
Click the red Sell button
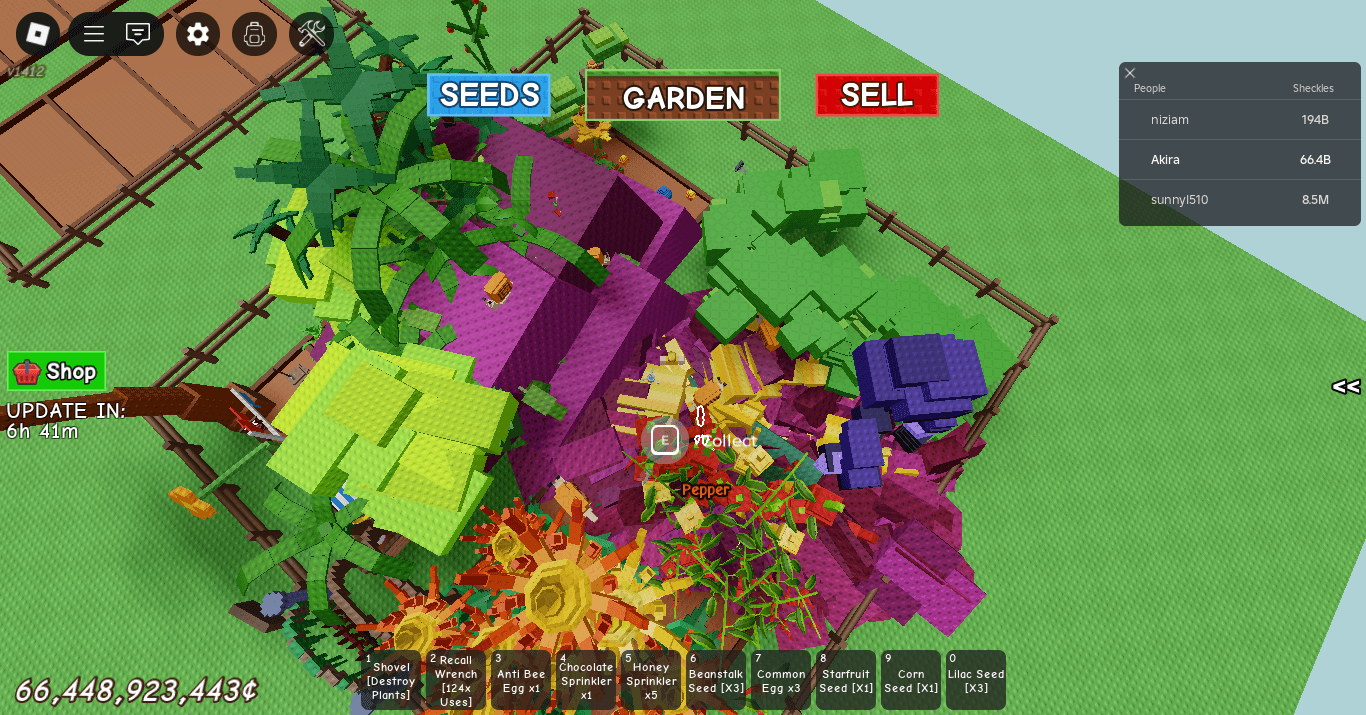[x=877, y=95]
